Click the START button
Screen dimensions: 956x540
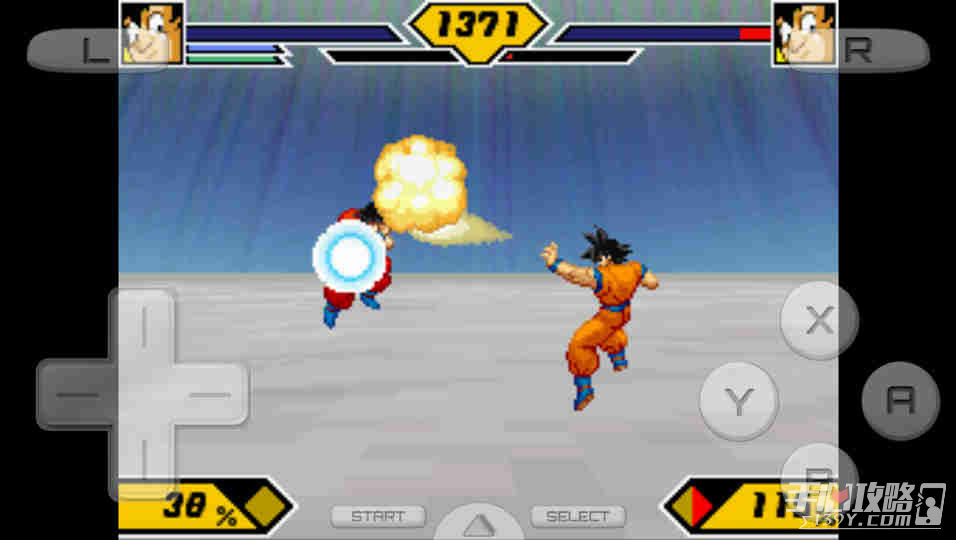pyautogui.click(x=378, y=517)
